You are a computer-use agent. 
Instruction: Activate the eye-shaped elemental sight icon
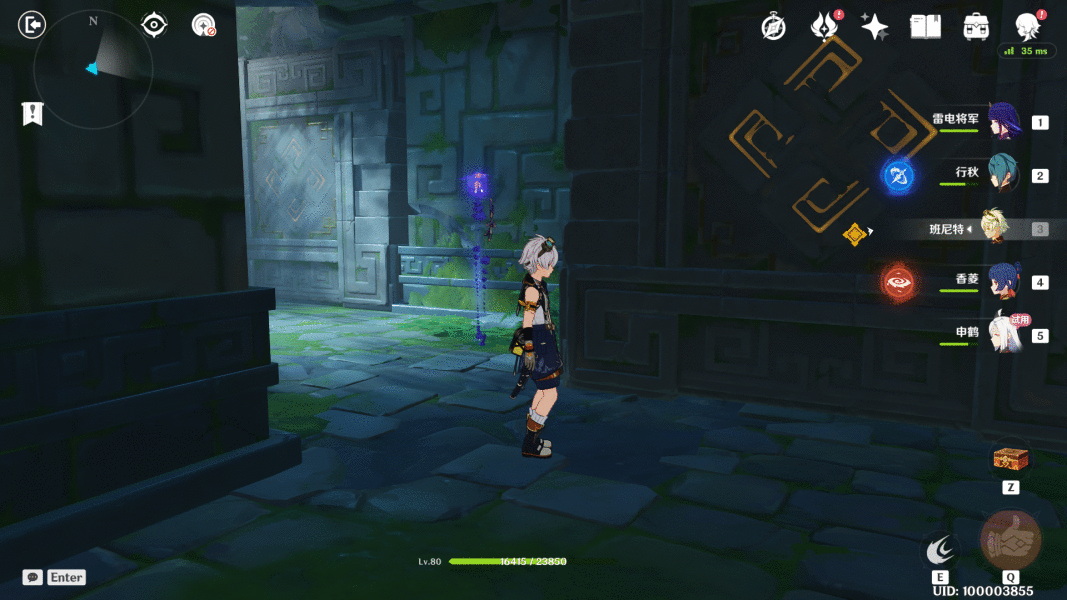tap(154, 25)
